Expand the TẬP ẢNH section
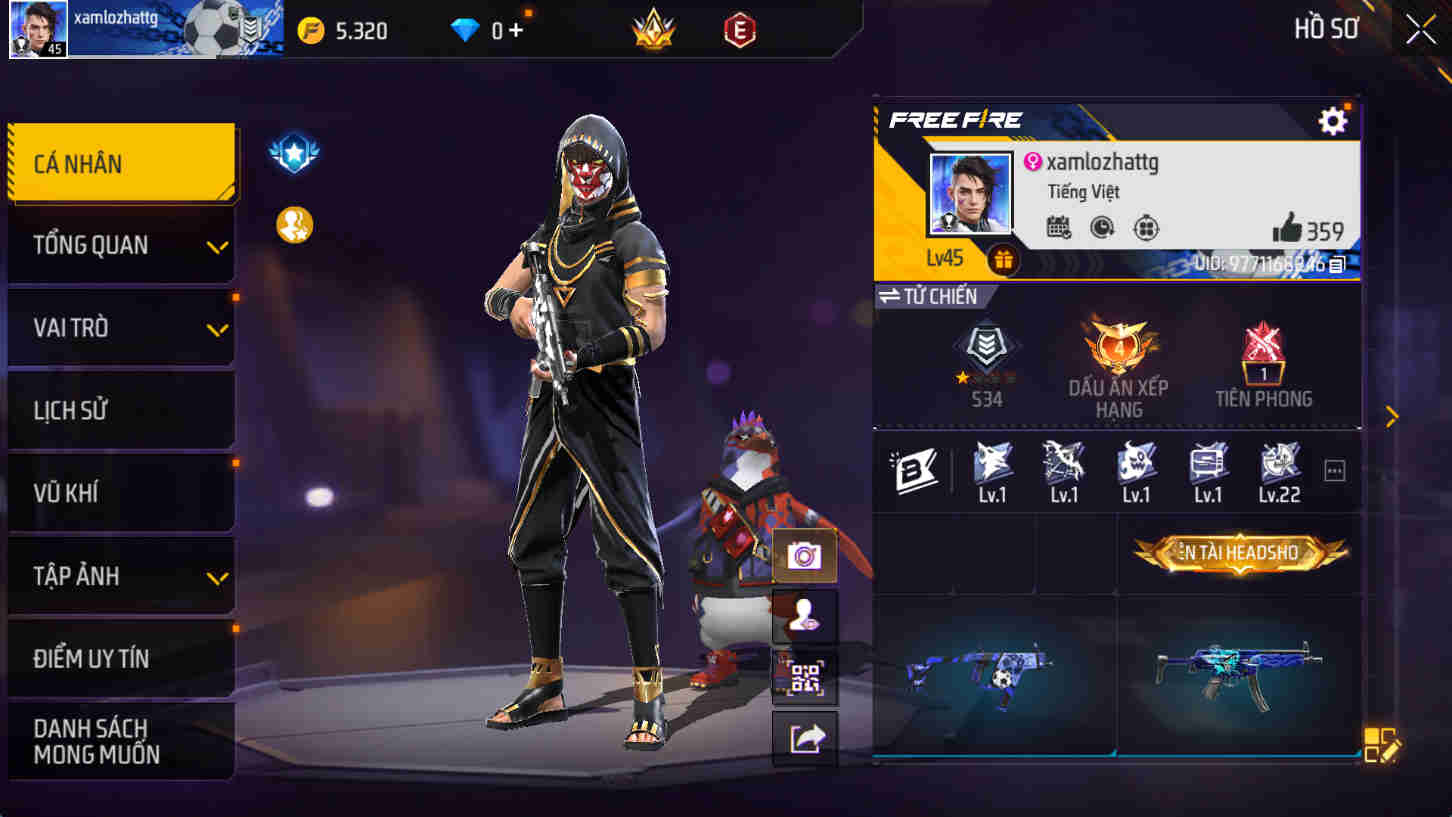The image size is (1452, 817). tap(121, 576)
